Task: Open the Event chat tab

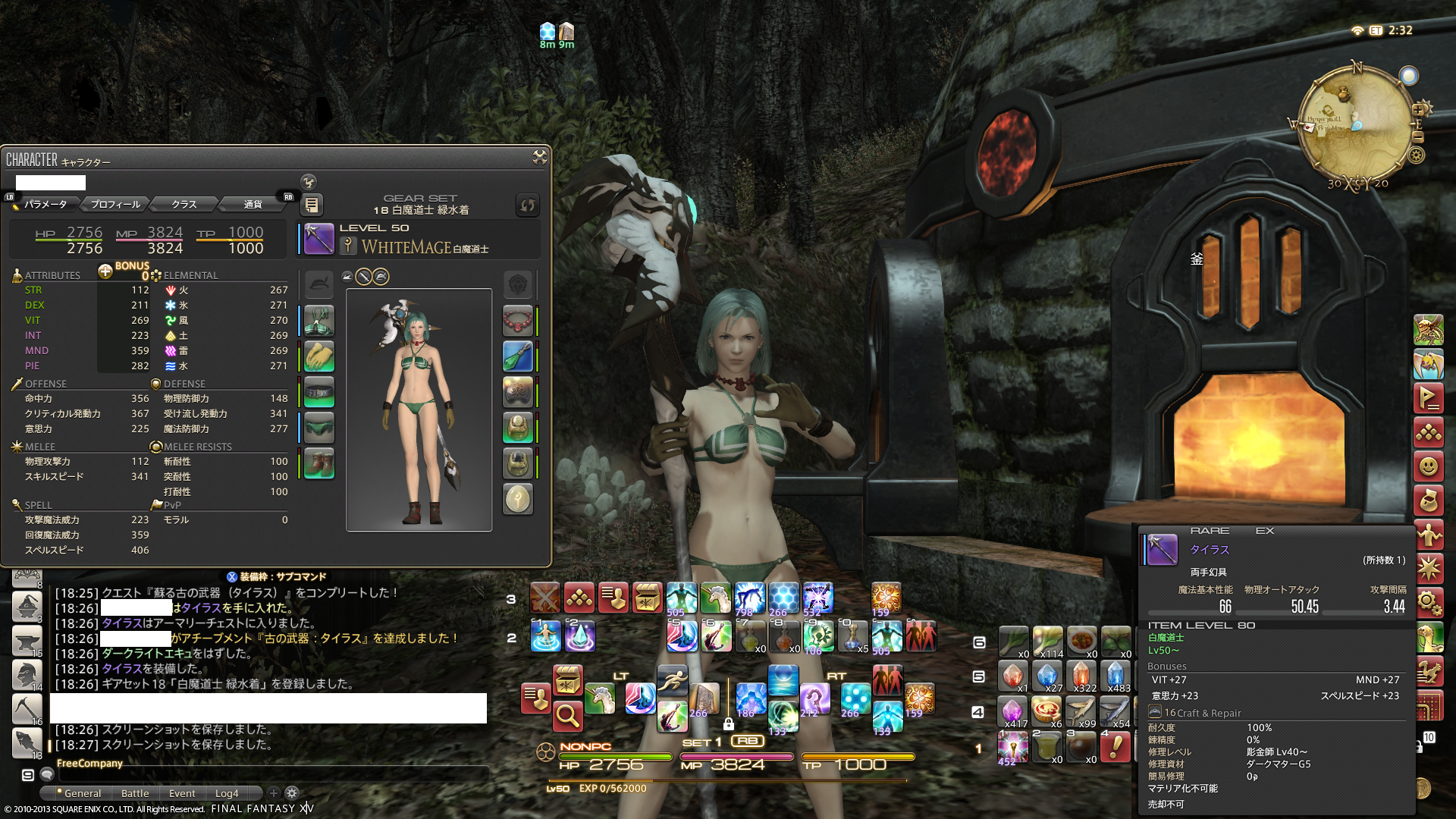Action: point(182,793)
